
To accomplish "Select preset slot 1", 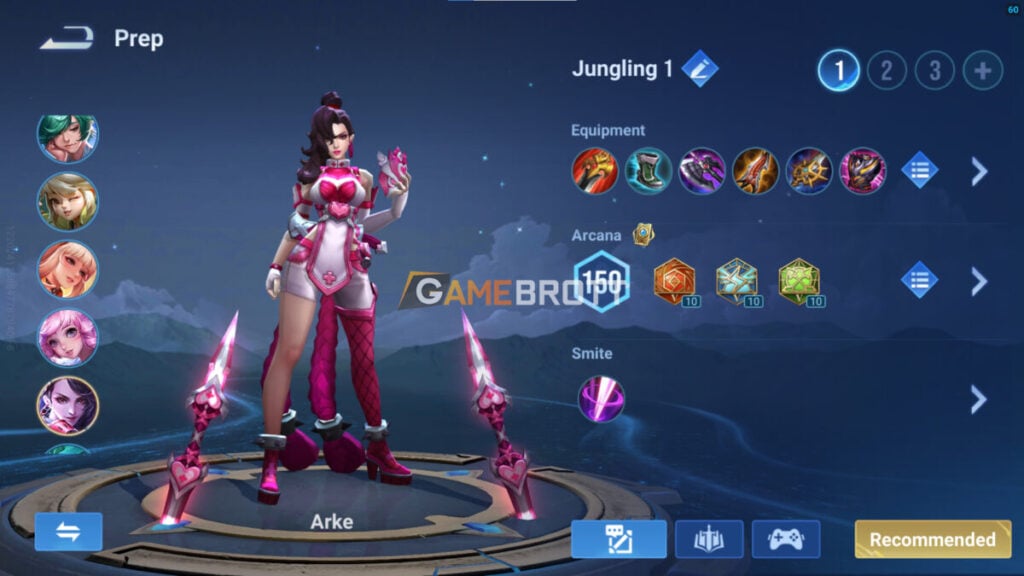I will (x=838, y=70).
